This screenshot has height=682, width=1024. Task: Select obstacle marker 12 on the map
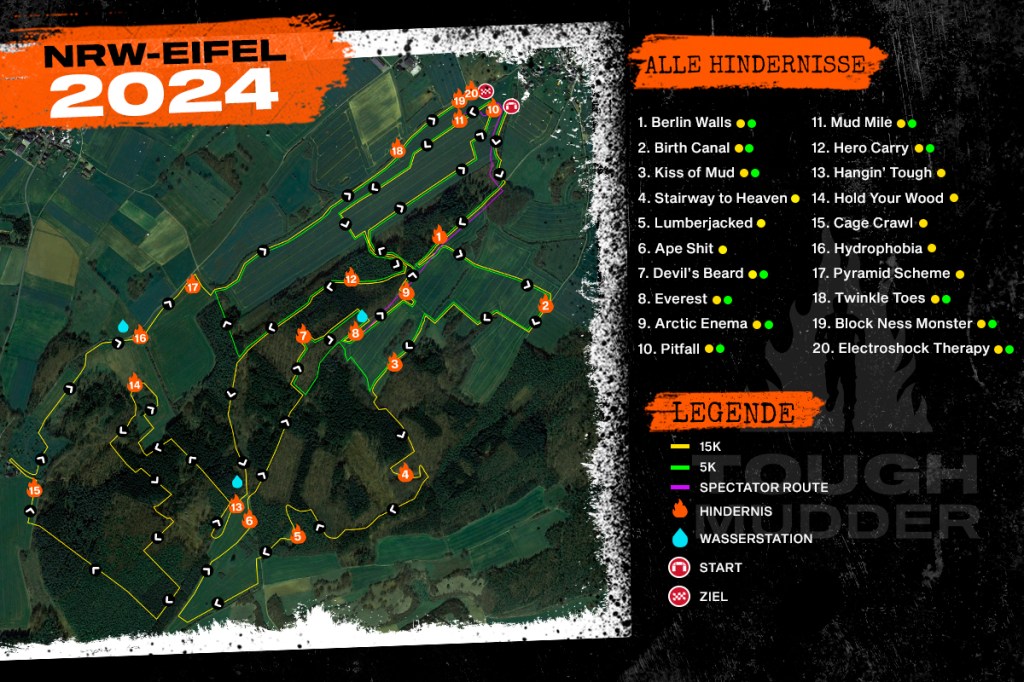coord(351,279)
